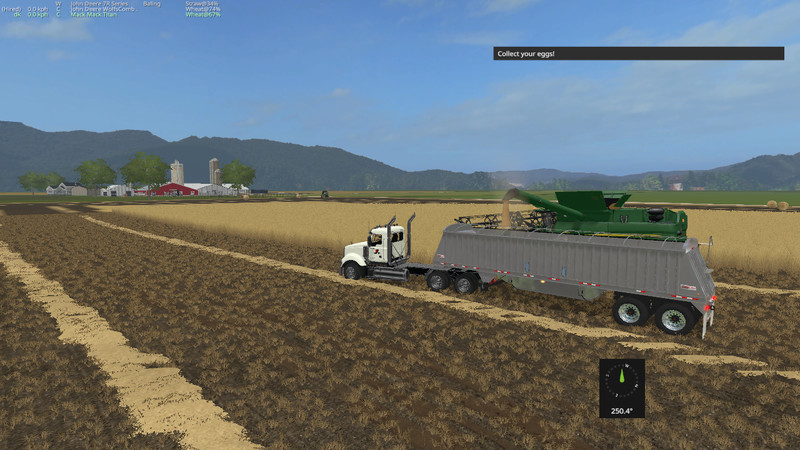Click the "Collect your eggs!" notification bar

click(x=638, y=53)
